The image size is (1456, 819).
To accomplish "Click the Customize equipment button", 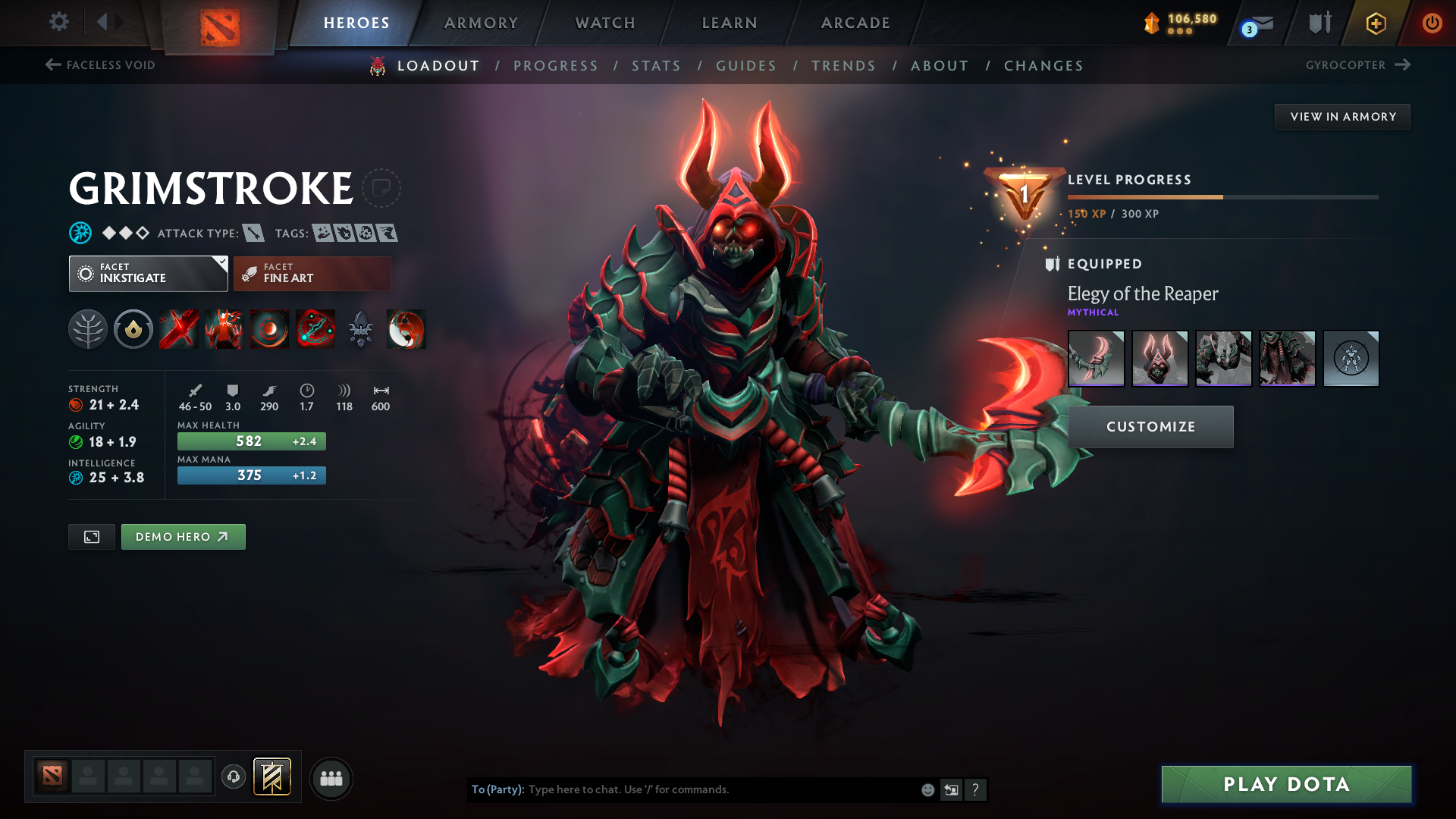I will click(1150, 426).
